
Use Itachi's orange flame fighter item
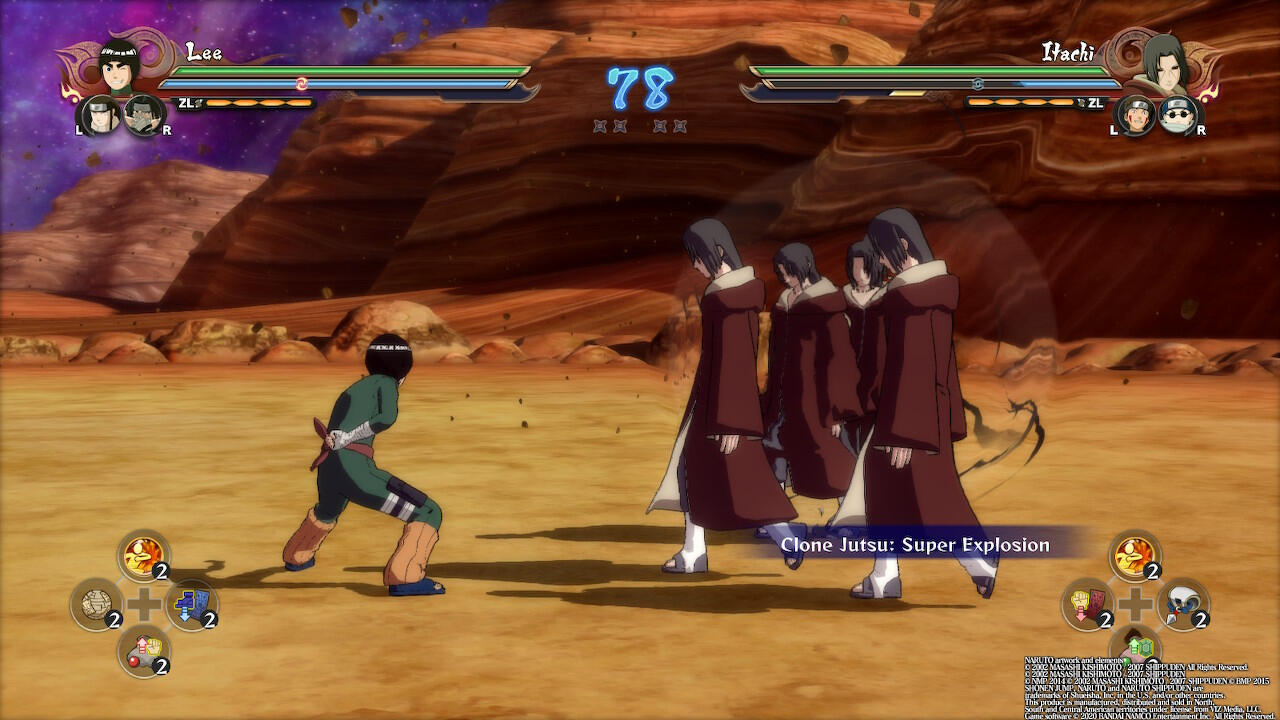tap(1135, 555)
